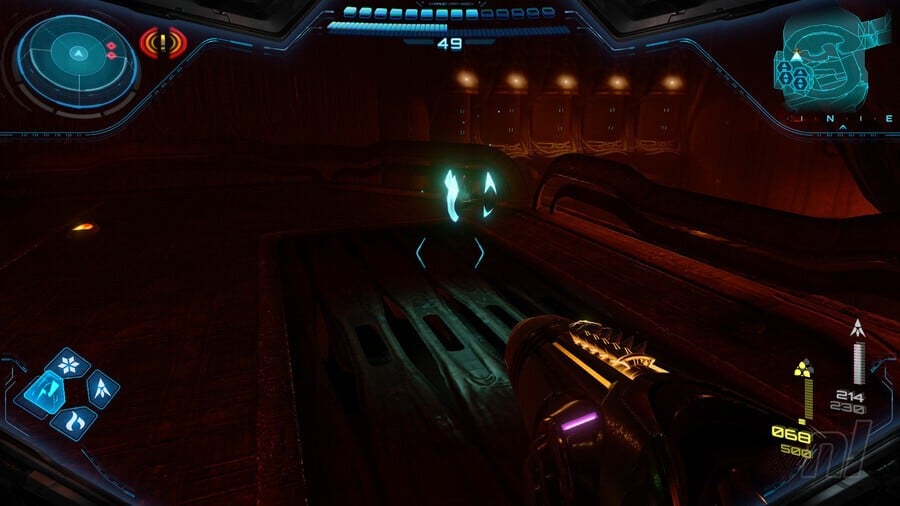Click the white arrowhead ammo icon above 214
900x506 pixels.
click(x=857, y=328)
